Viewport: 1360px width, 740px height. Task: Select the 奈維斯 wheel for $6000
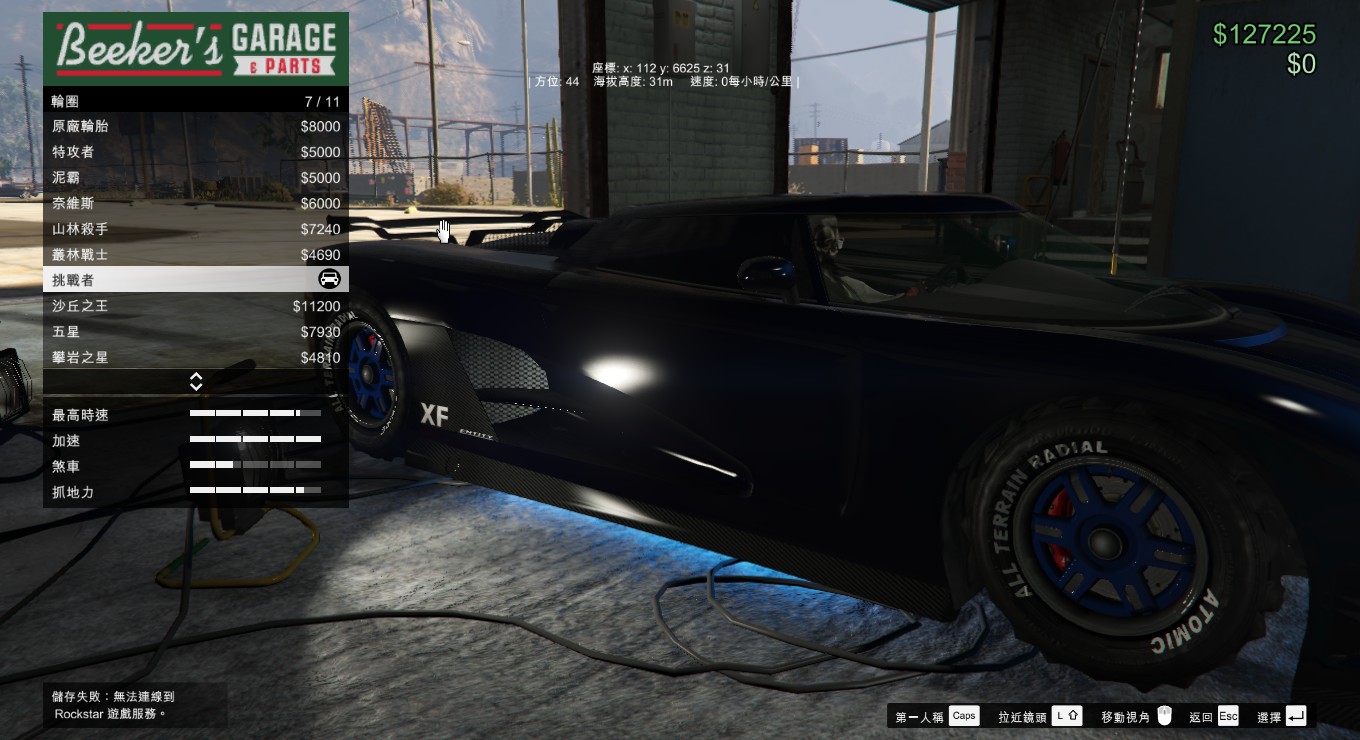pyautogui.click(x=195, y=203)
